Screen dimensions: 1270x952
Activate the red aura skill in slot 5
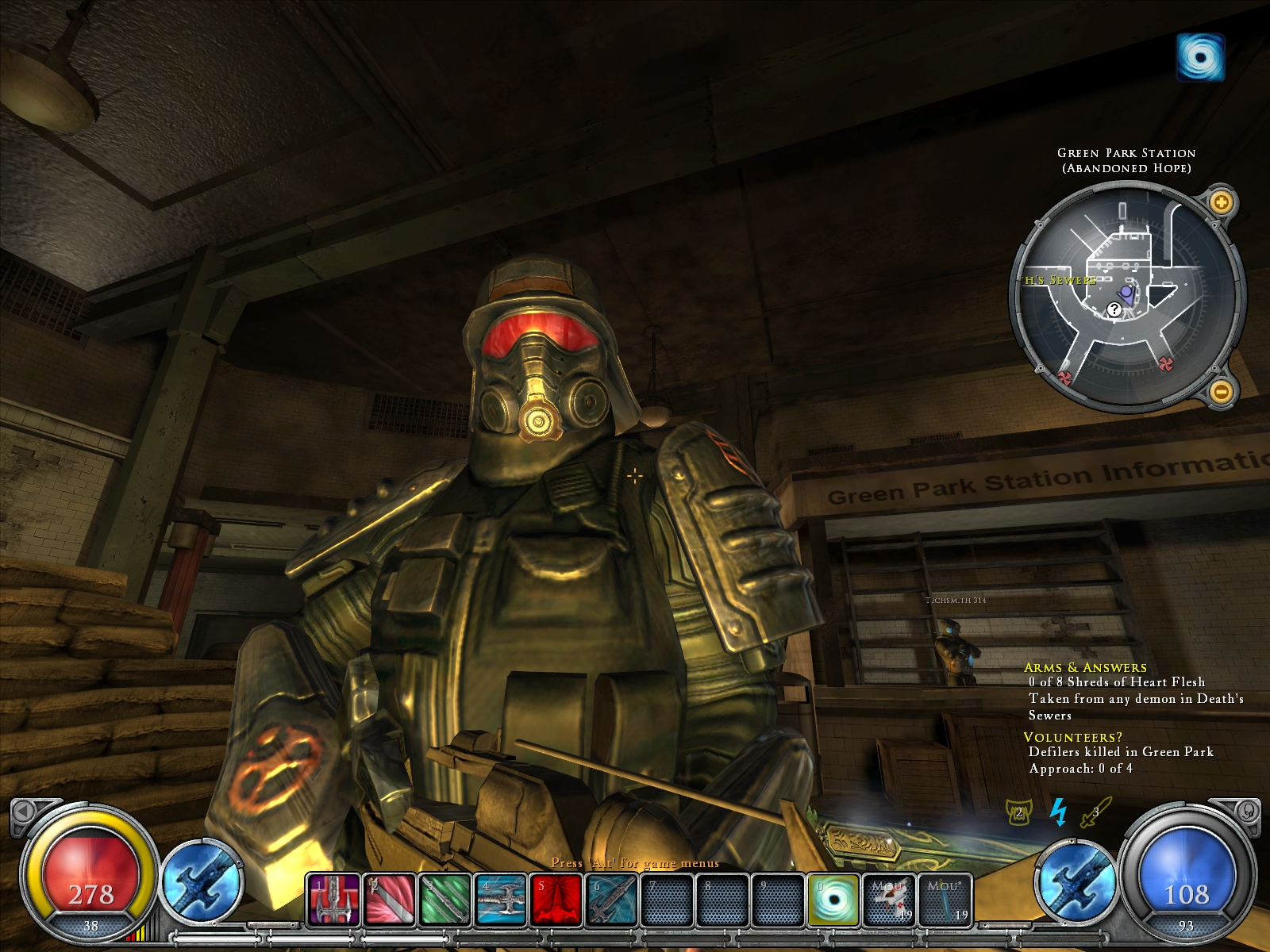point(556,900)
